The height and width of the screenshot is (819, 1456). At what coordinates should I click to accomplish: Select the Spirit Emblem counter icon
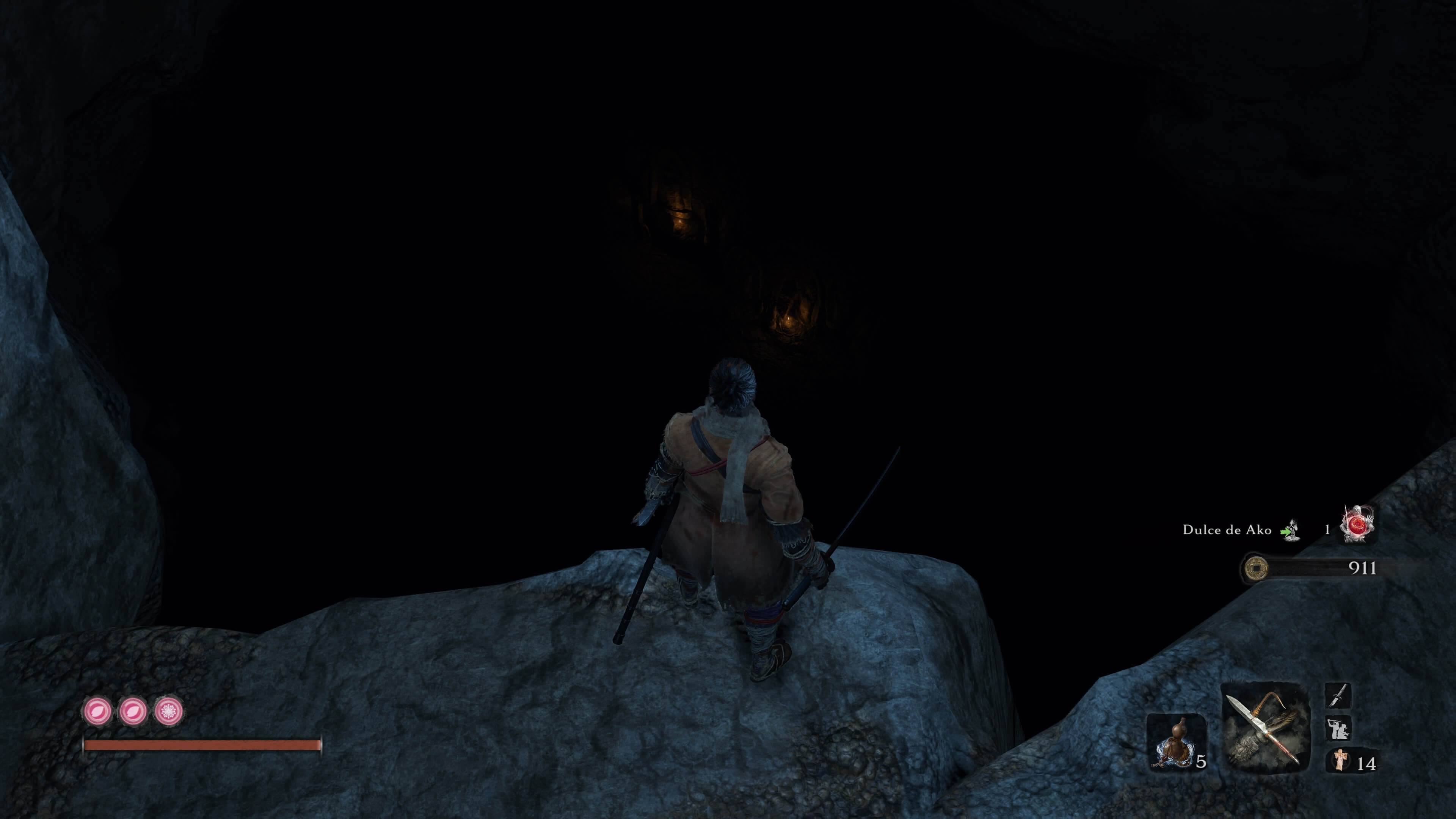[1341, 761]
